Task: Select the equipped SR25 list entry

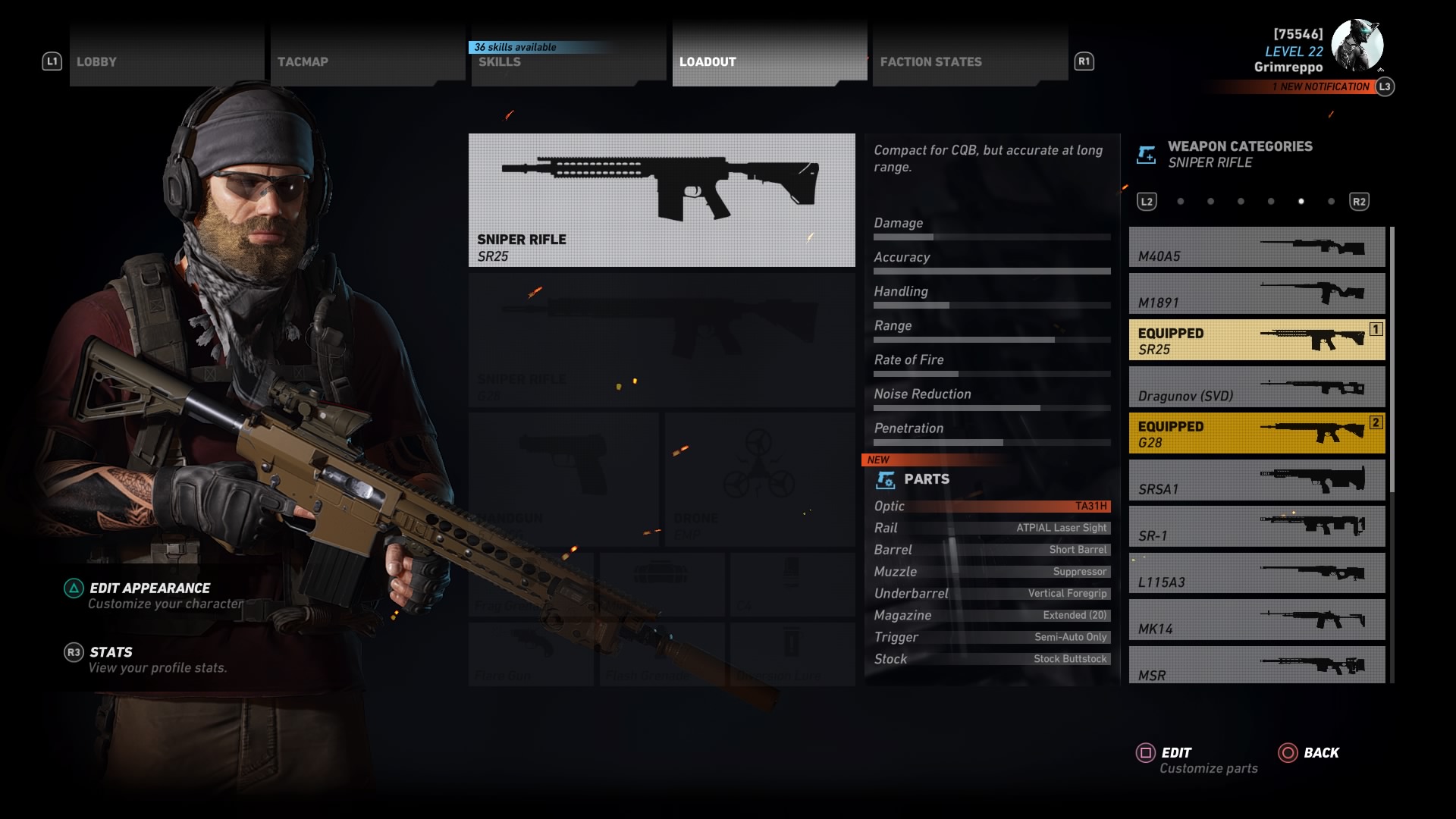Action: pyautogui.click(x=1257, y=340)
